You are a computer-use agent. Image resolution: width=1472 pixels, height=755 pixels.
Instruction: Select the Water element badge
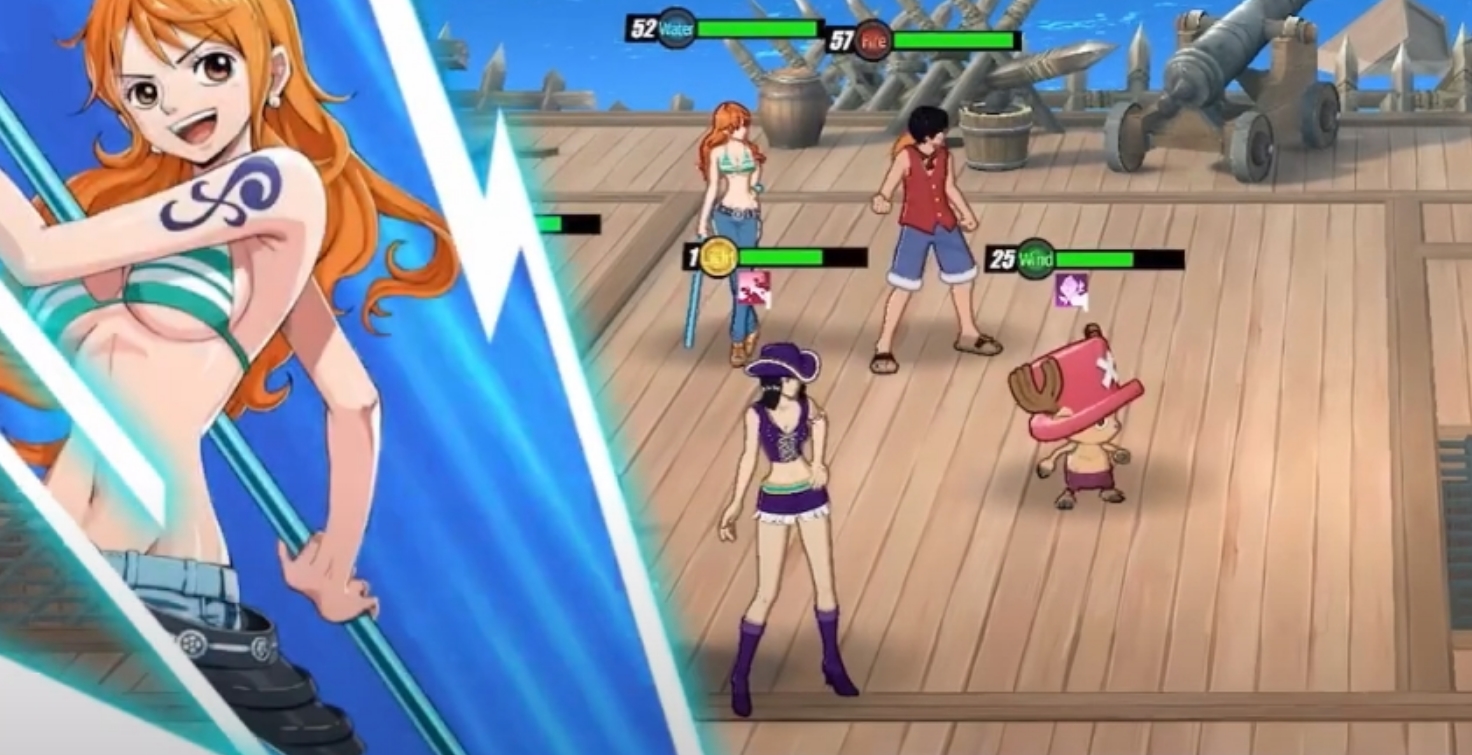tap(676, 28)
